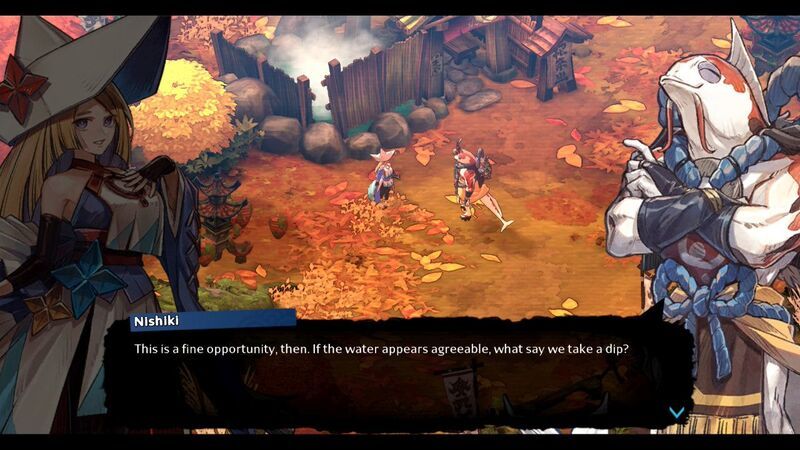Advance dialogue with the blue arrow indicator
The image size is (800, 450).
click(677, 412)
